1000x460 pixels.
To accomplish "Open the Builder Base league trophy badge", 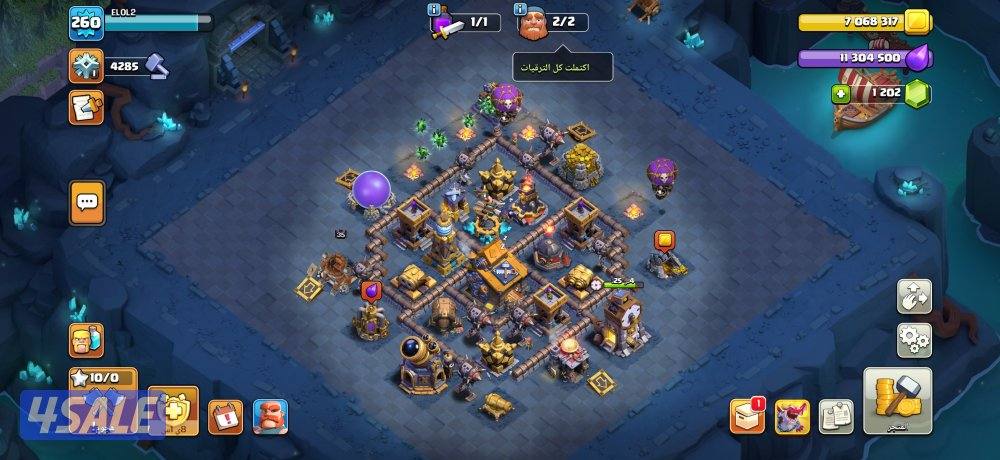I will click(x=86, y=66).
